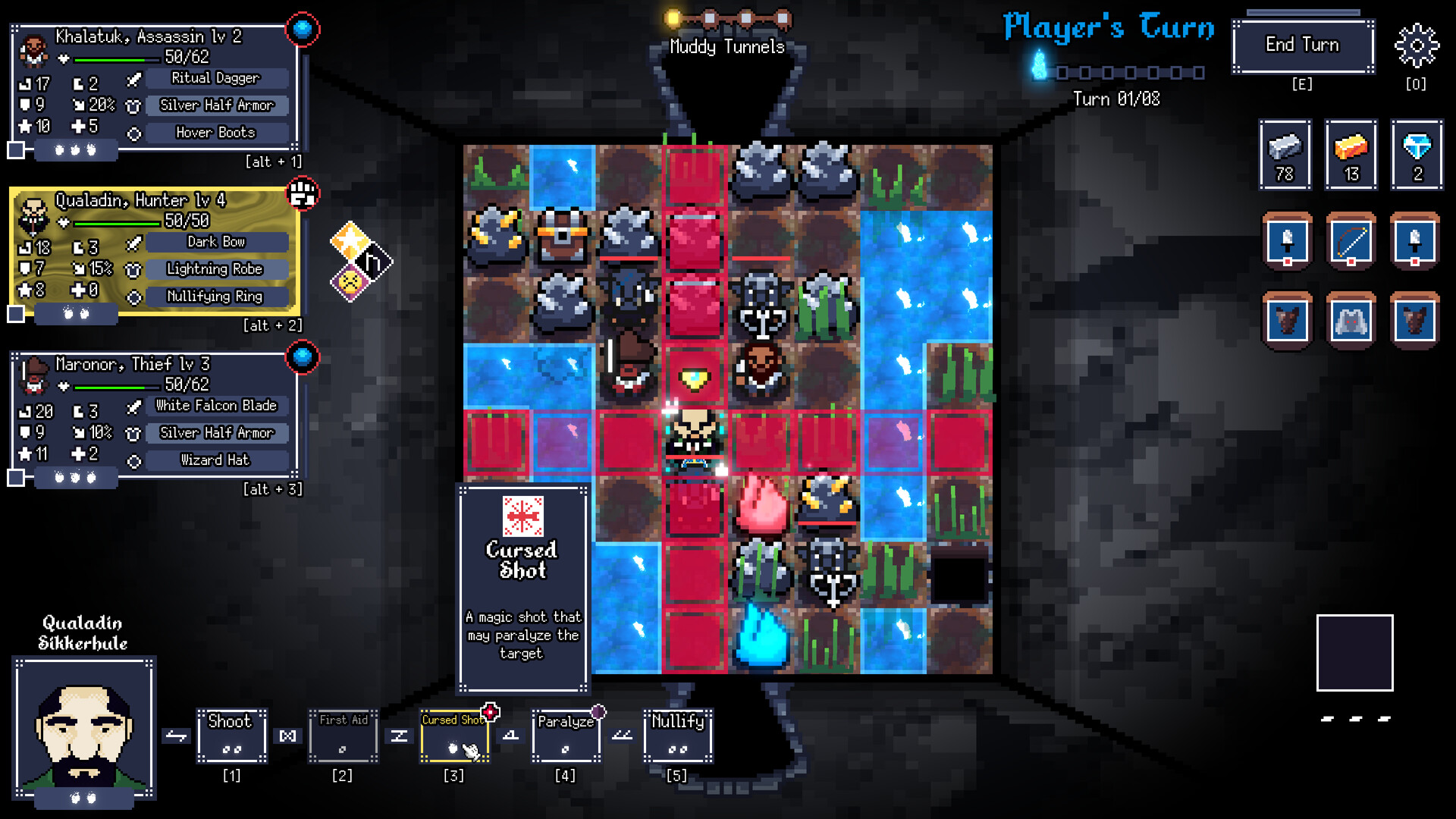Expand Khalatuk's panel details via the dots

(75, 151)
